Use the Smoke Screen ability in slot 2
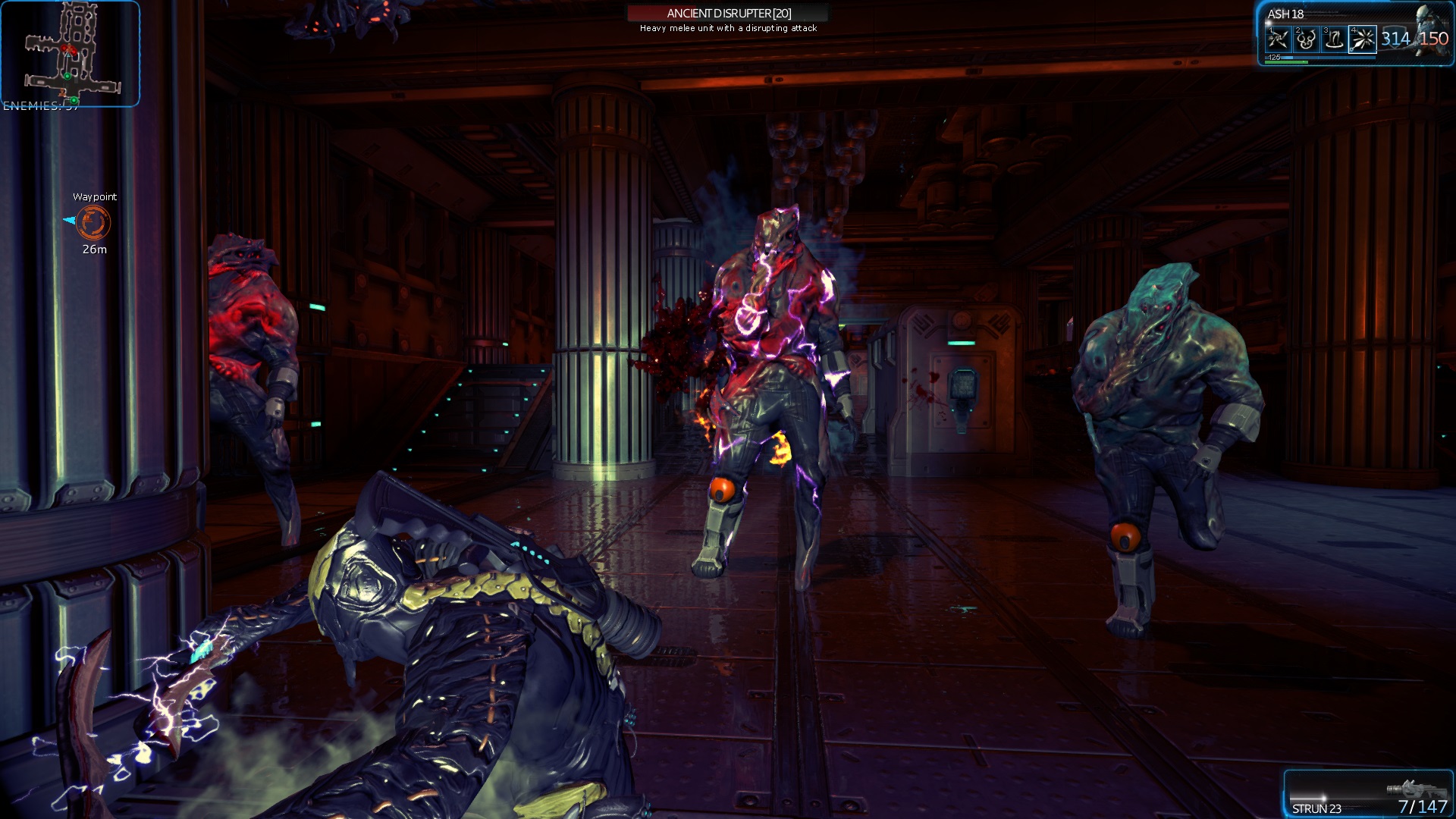 pyautogui.click(x=1306, y=39)
